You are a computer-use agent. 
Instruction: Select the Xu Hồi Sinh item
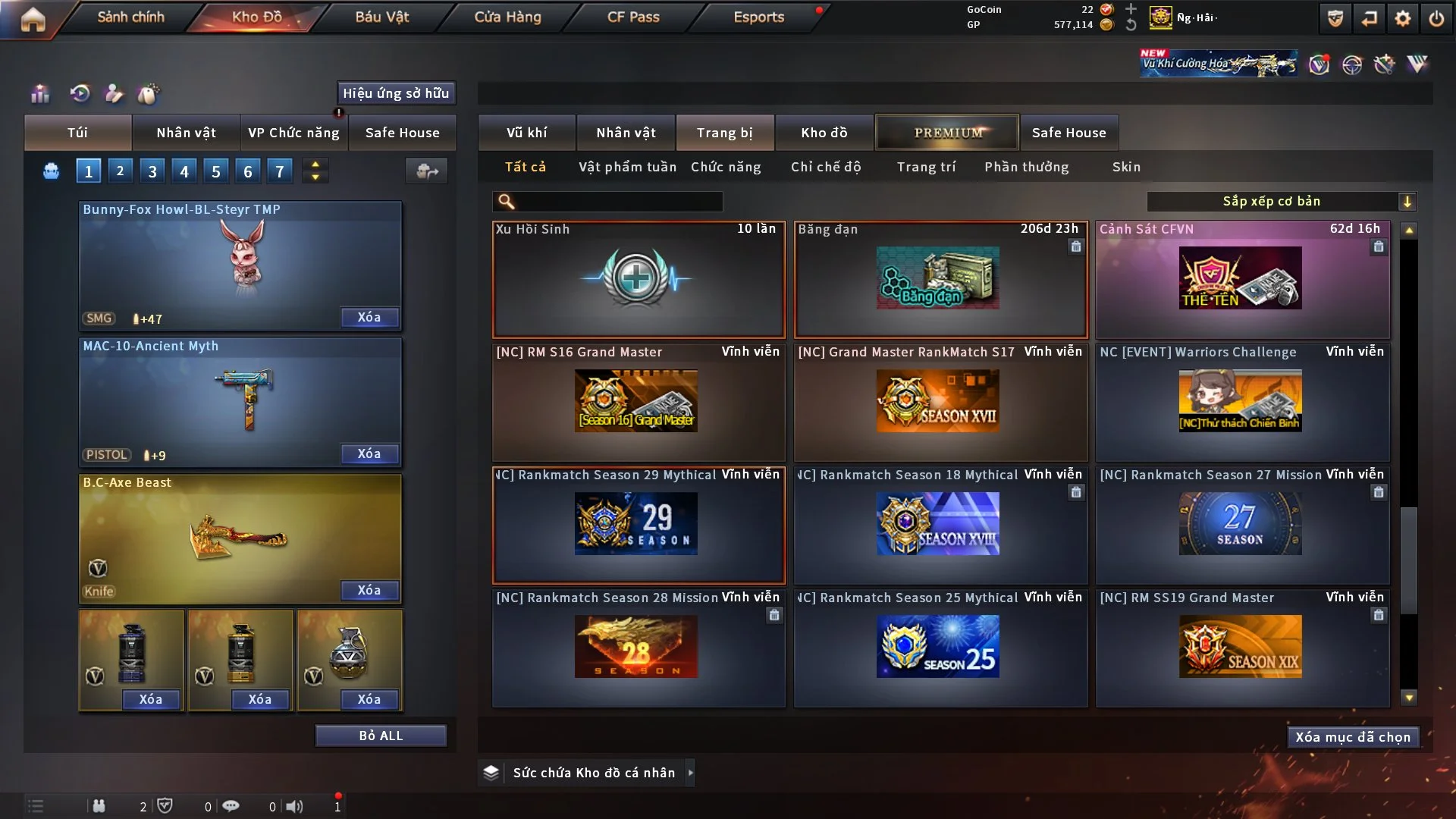pos(638,279)
